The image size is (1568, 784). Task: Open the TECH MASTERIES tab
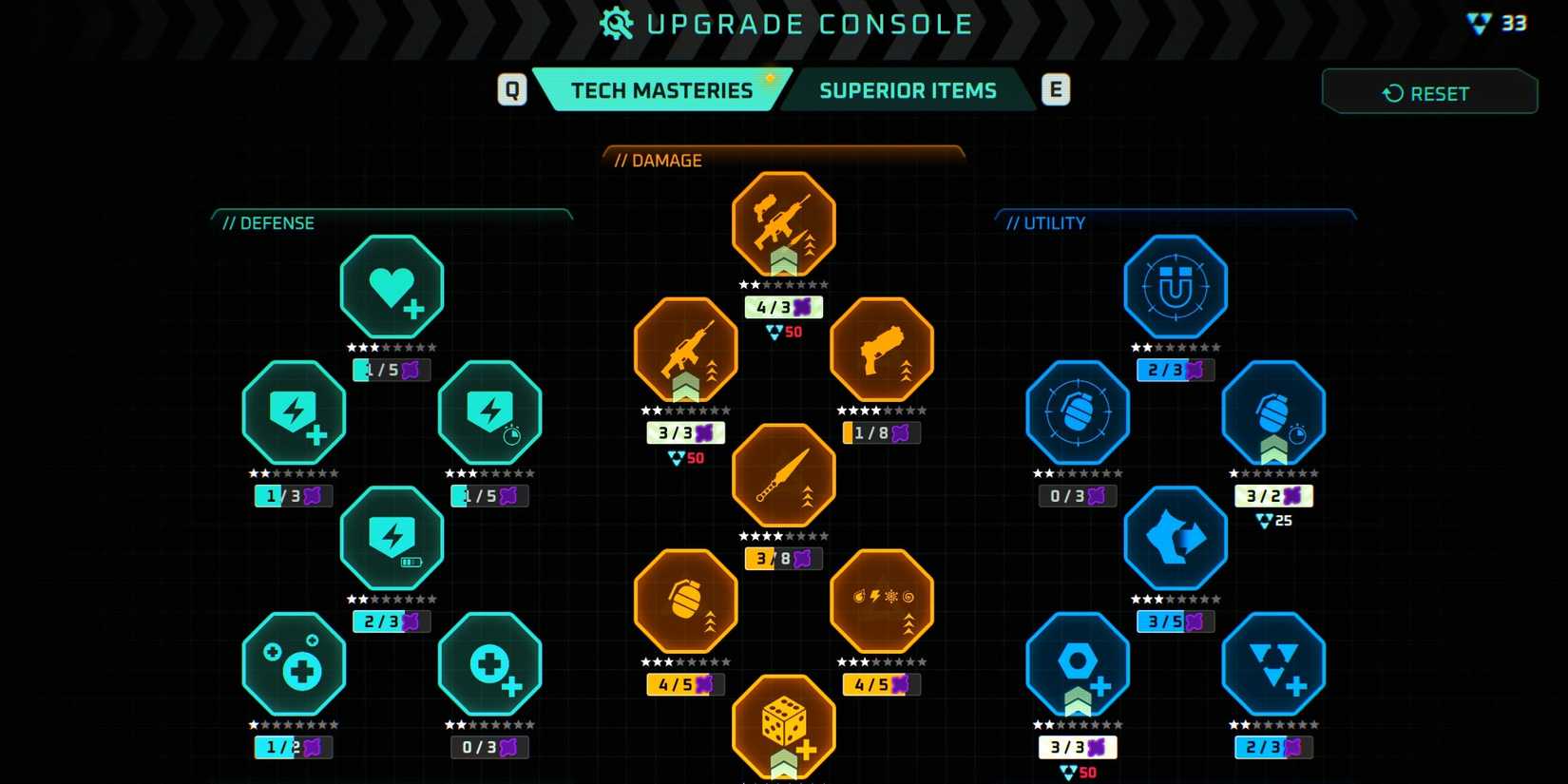click(x=661, y=89)
